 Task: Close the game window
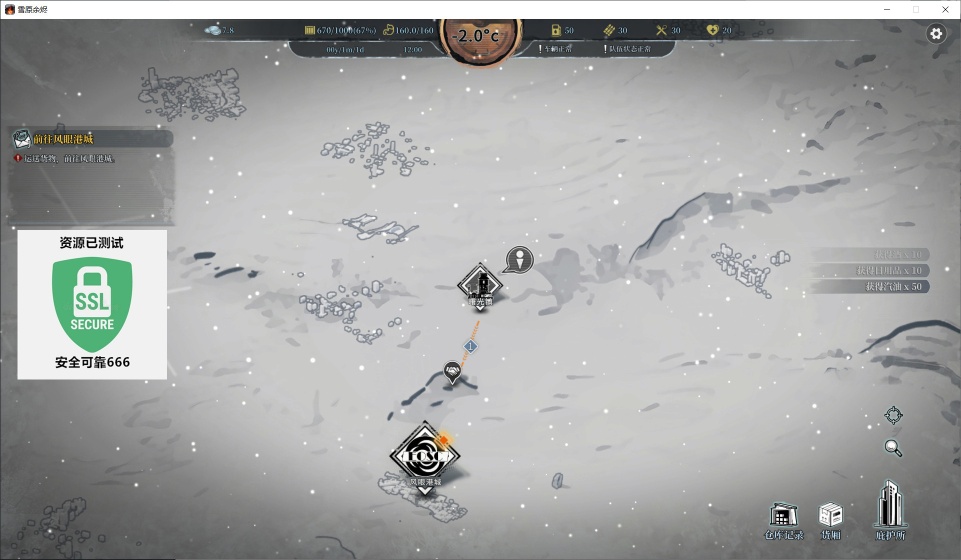[945, 9]
